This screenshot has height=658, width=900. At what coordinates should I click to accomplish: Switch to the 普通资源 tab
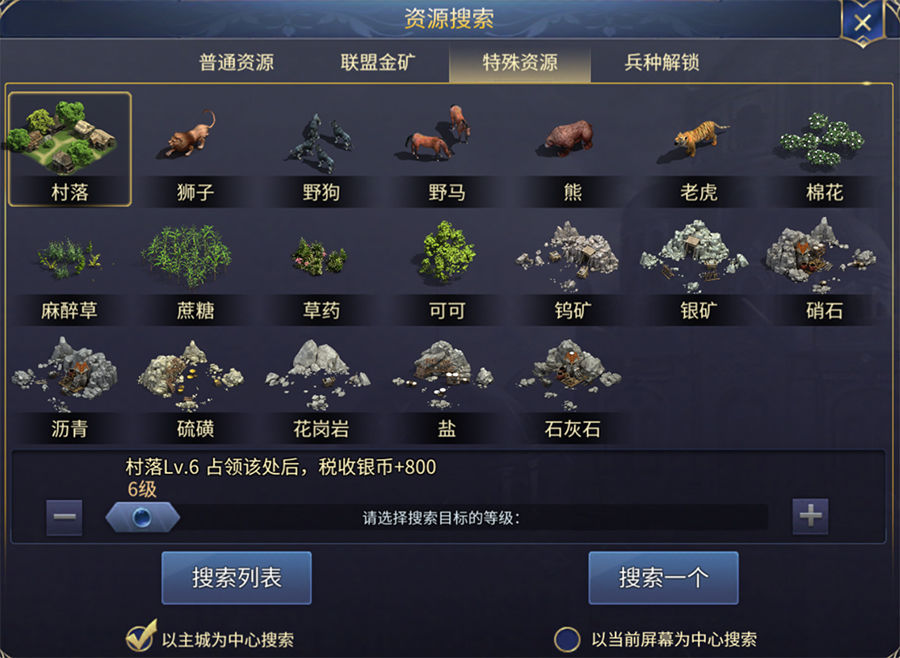click(x=236, y=62)
